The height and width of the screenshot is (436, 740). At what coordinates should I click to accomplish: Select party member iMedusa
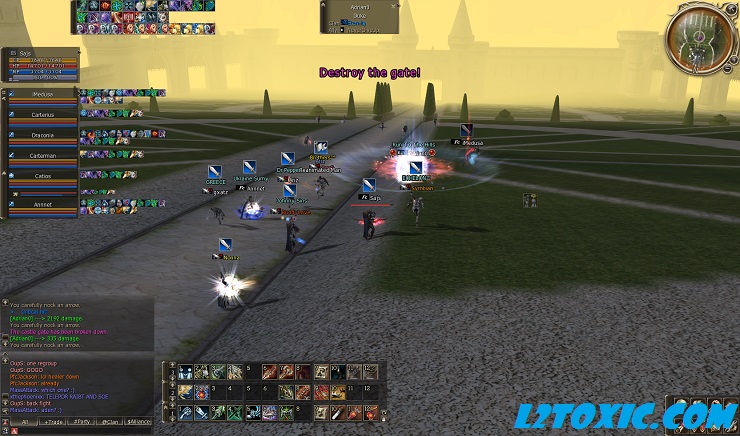click(42, 96)
